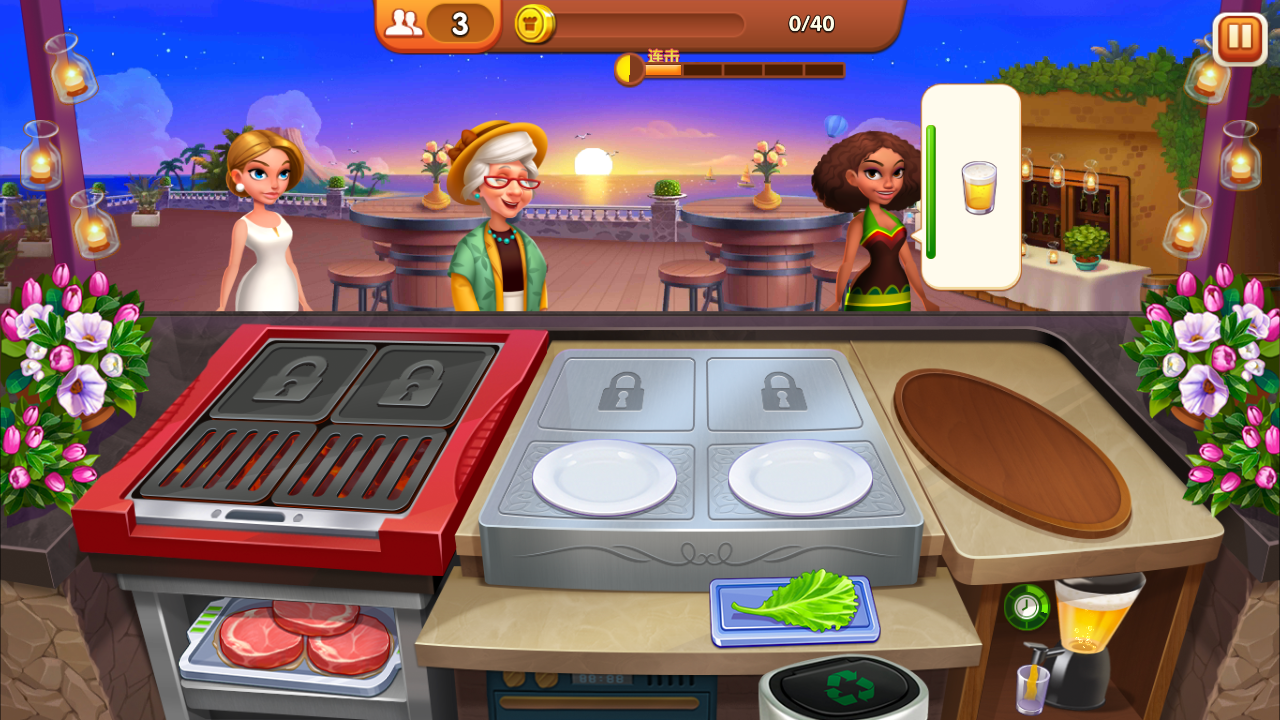Take the filled juice glass beside the blender
This screenshot has width=1280, height=720.
point(1032,689)
